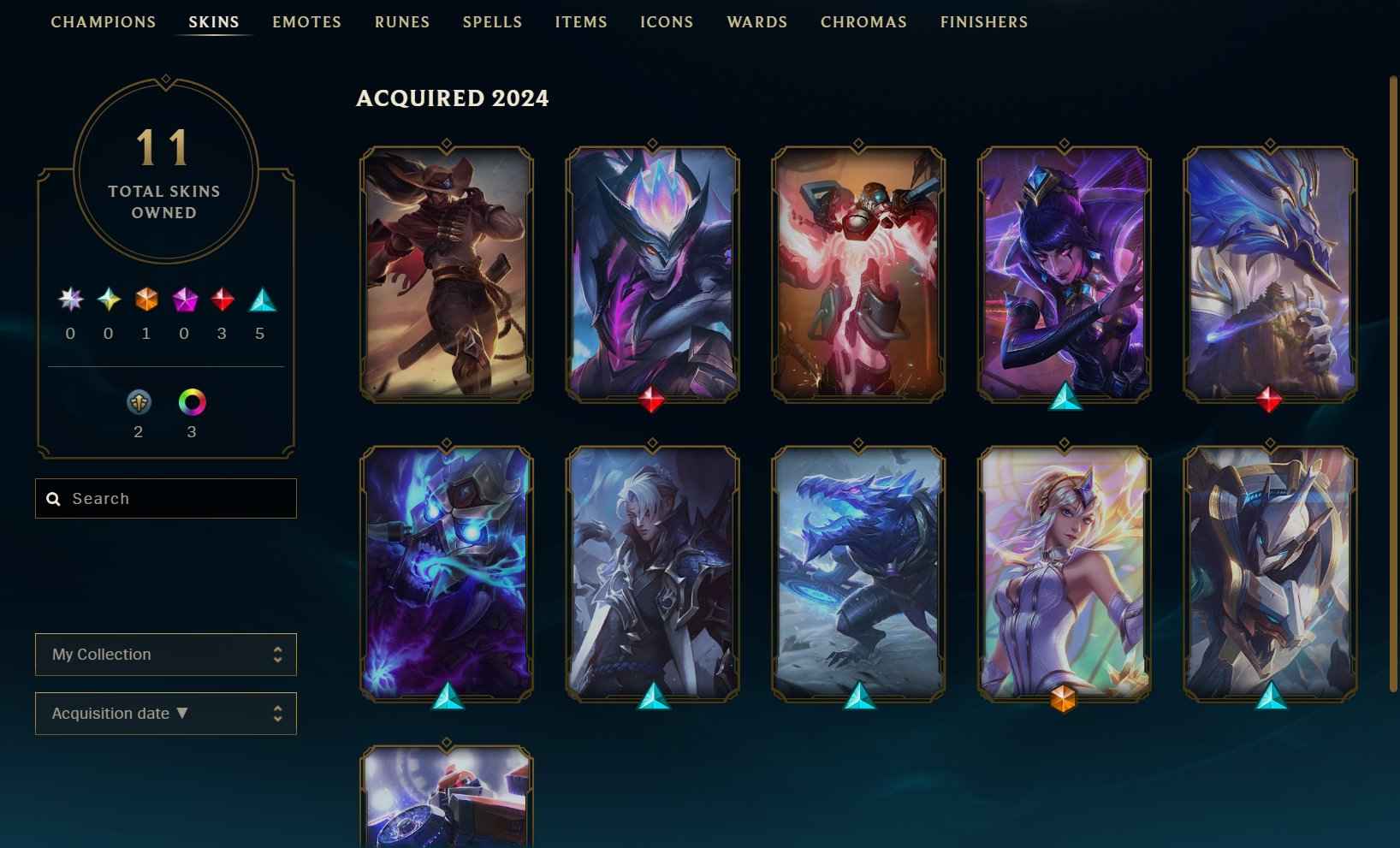Click the orange Legendary cube rarity icon

pyautogui.click(x=145, y=301)
